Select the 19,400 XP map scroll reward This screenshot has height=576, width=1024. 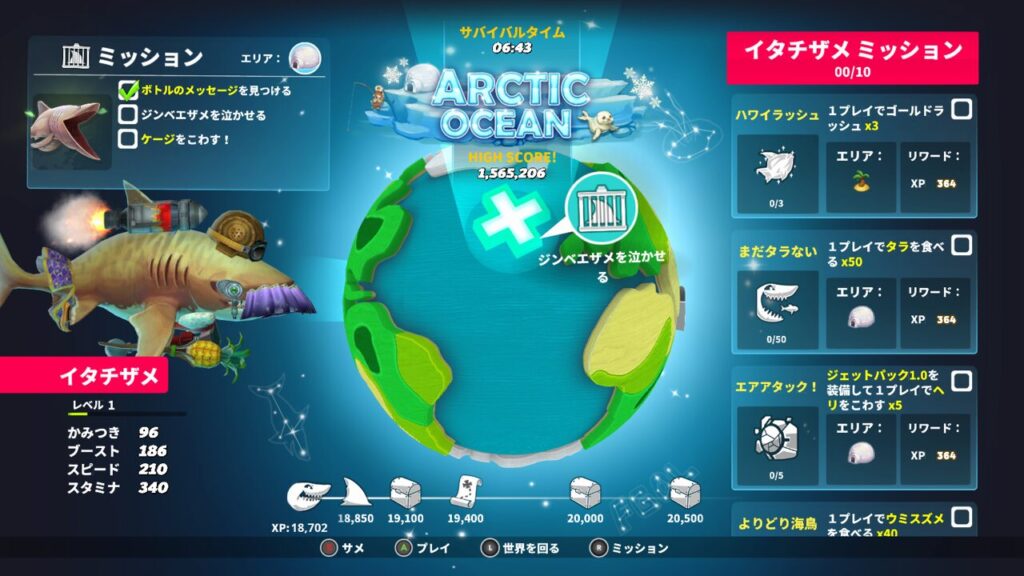(466, 492)
